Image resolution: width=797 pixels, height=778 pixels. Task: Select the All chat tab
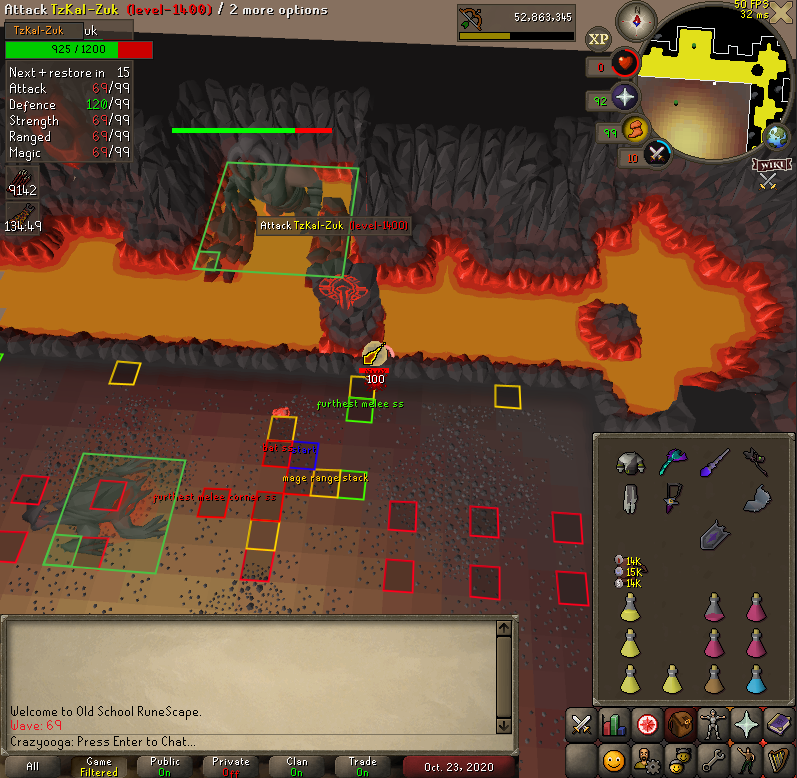33,766
